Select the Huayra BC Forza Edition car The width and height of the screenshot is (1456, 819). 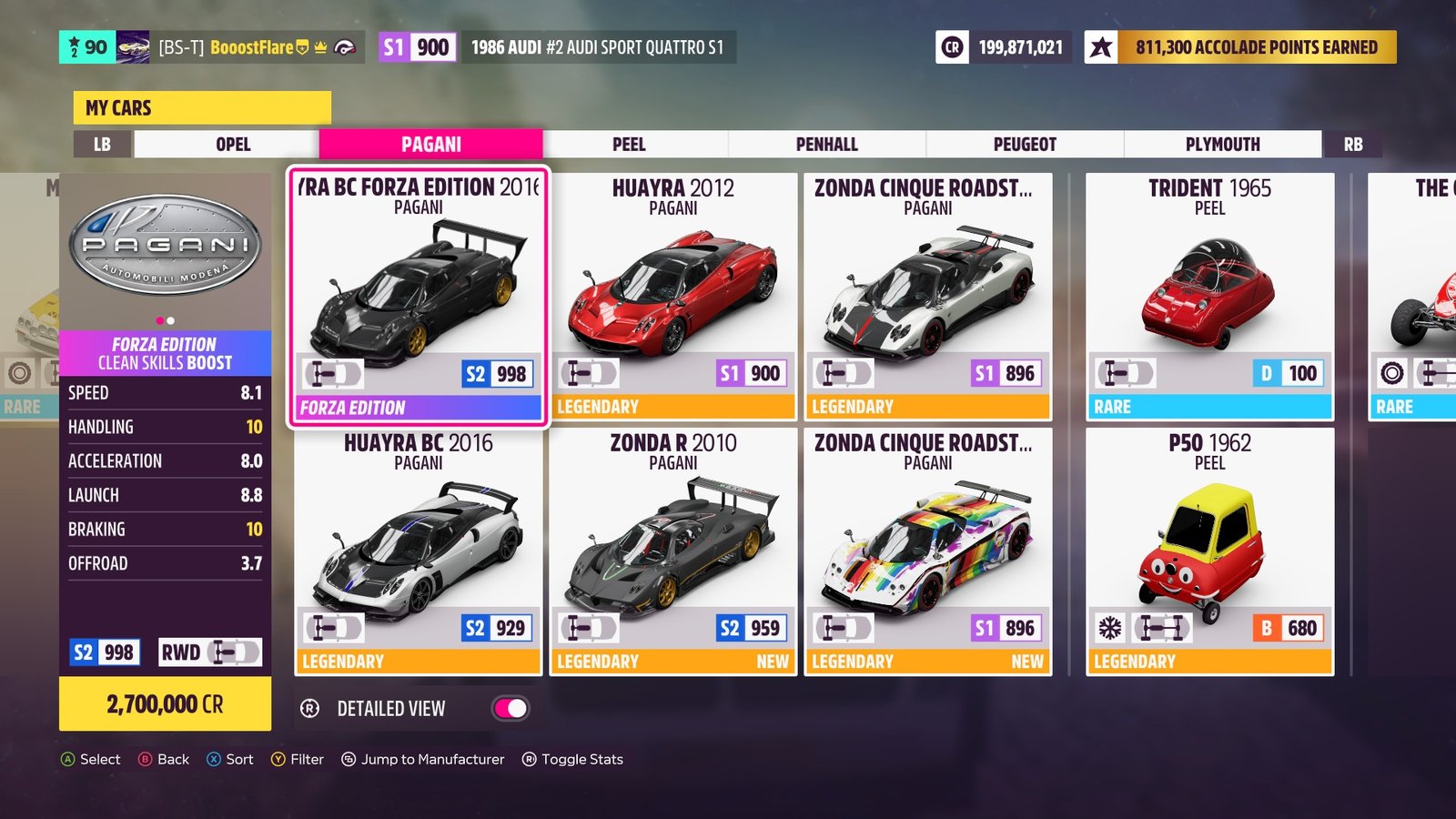point(419,296)
